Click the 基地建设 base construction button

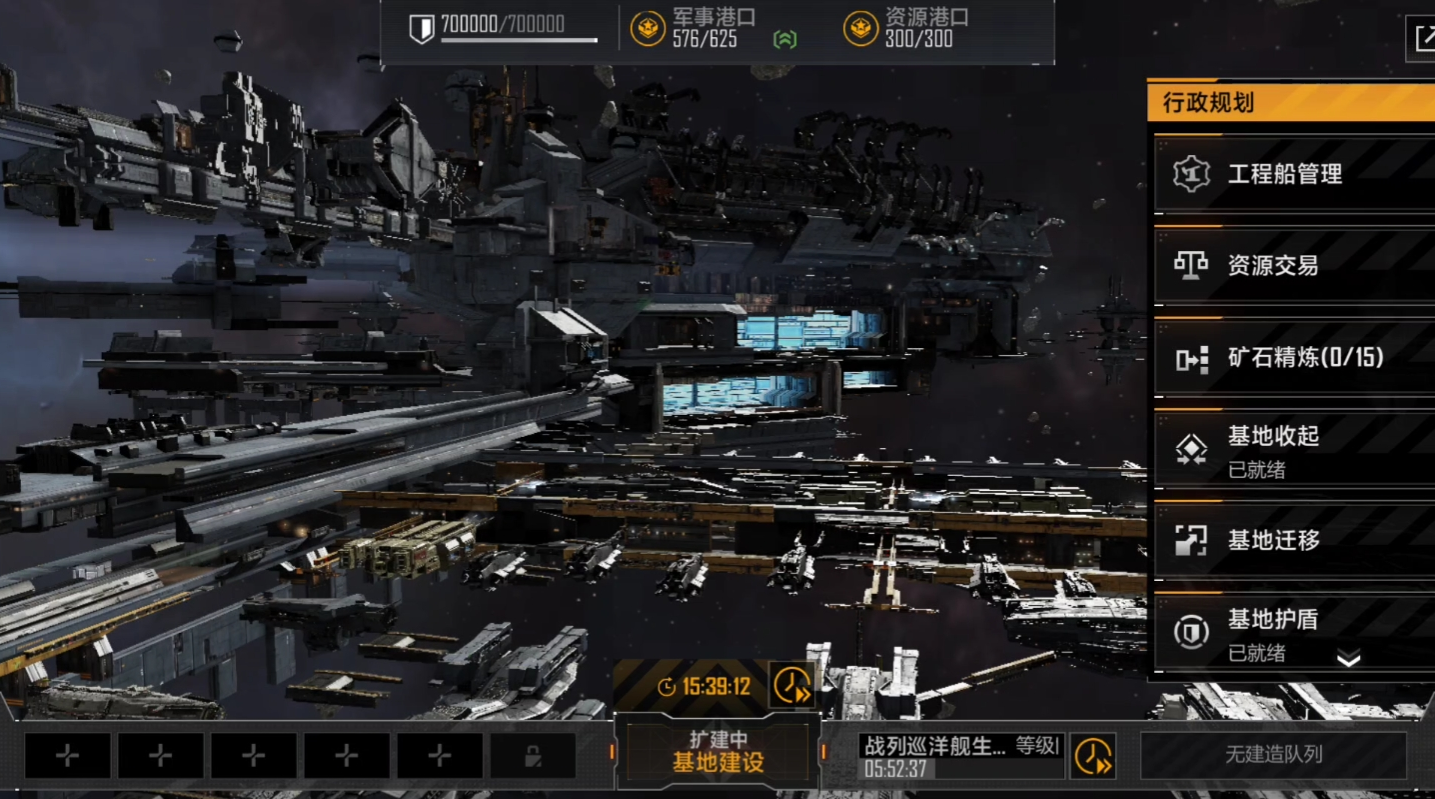click(717, 752)
